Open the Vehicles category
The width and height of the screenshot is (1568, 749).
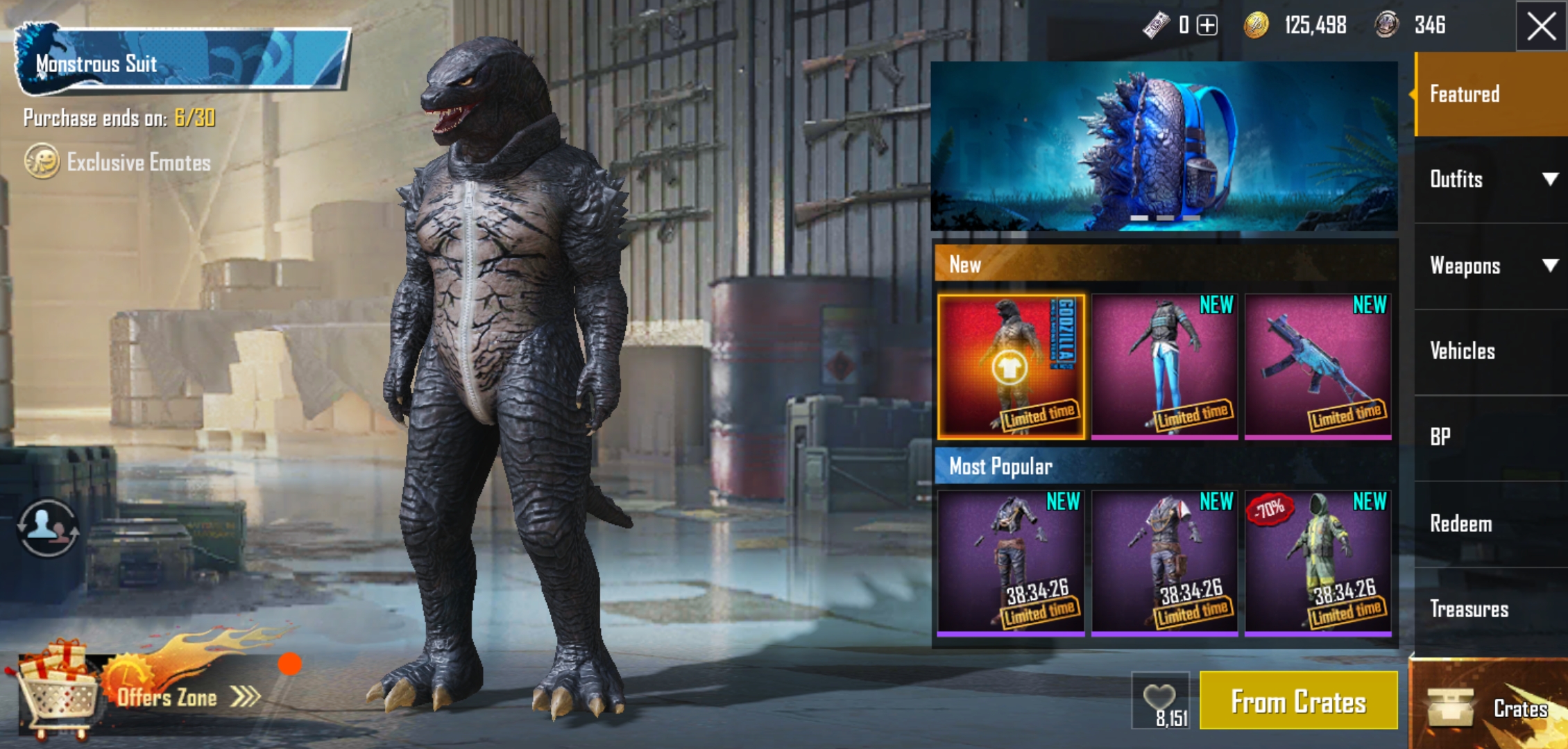click(1490, 351)
